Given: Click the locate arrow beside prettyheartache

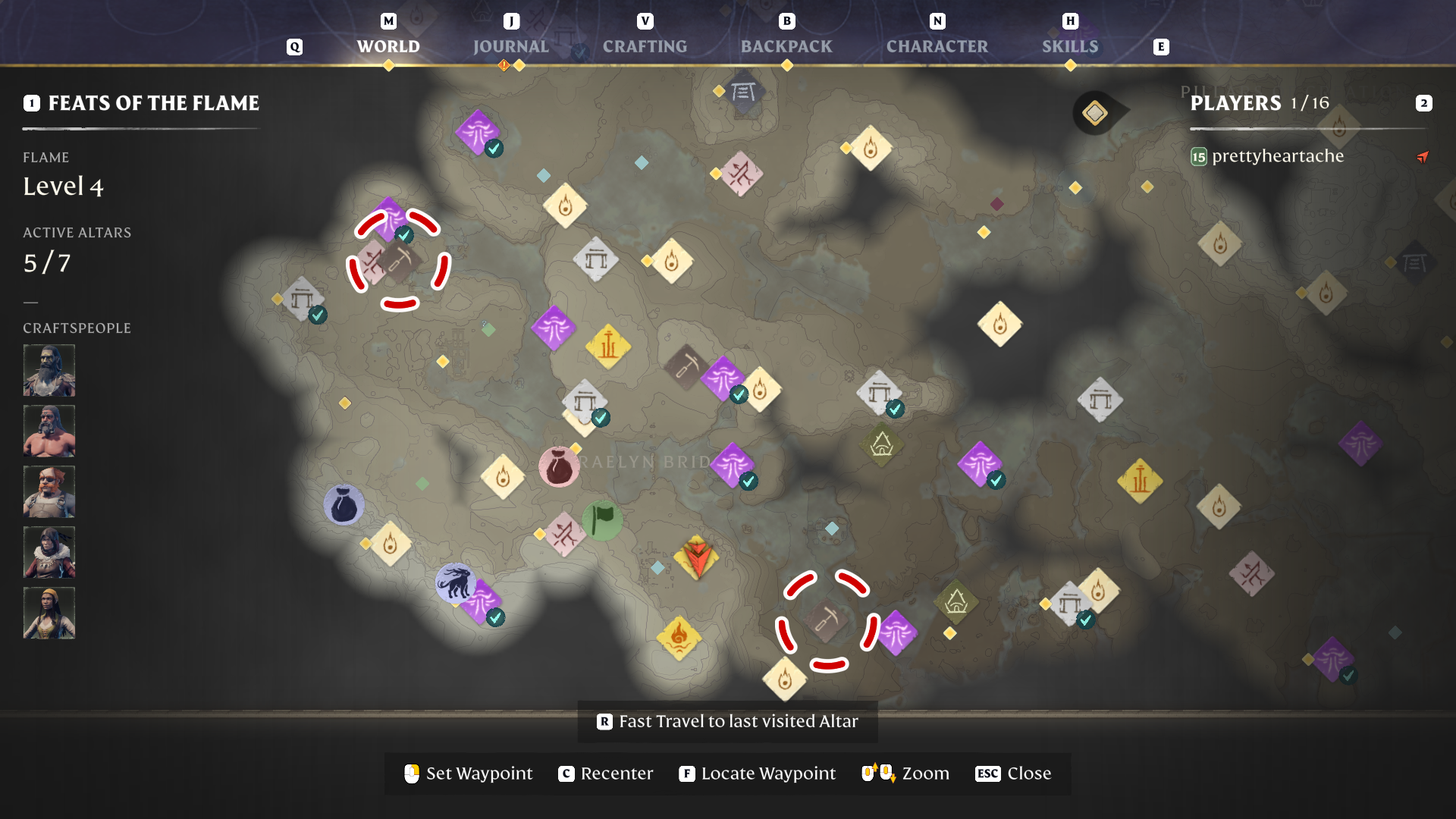Looking at the screenshot, I should click(x=1422, y=157).
